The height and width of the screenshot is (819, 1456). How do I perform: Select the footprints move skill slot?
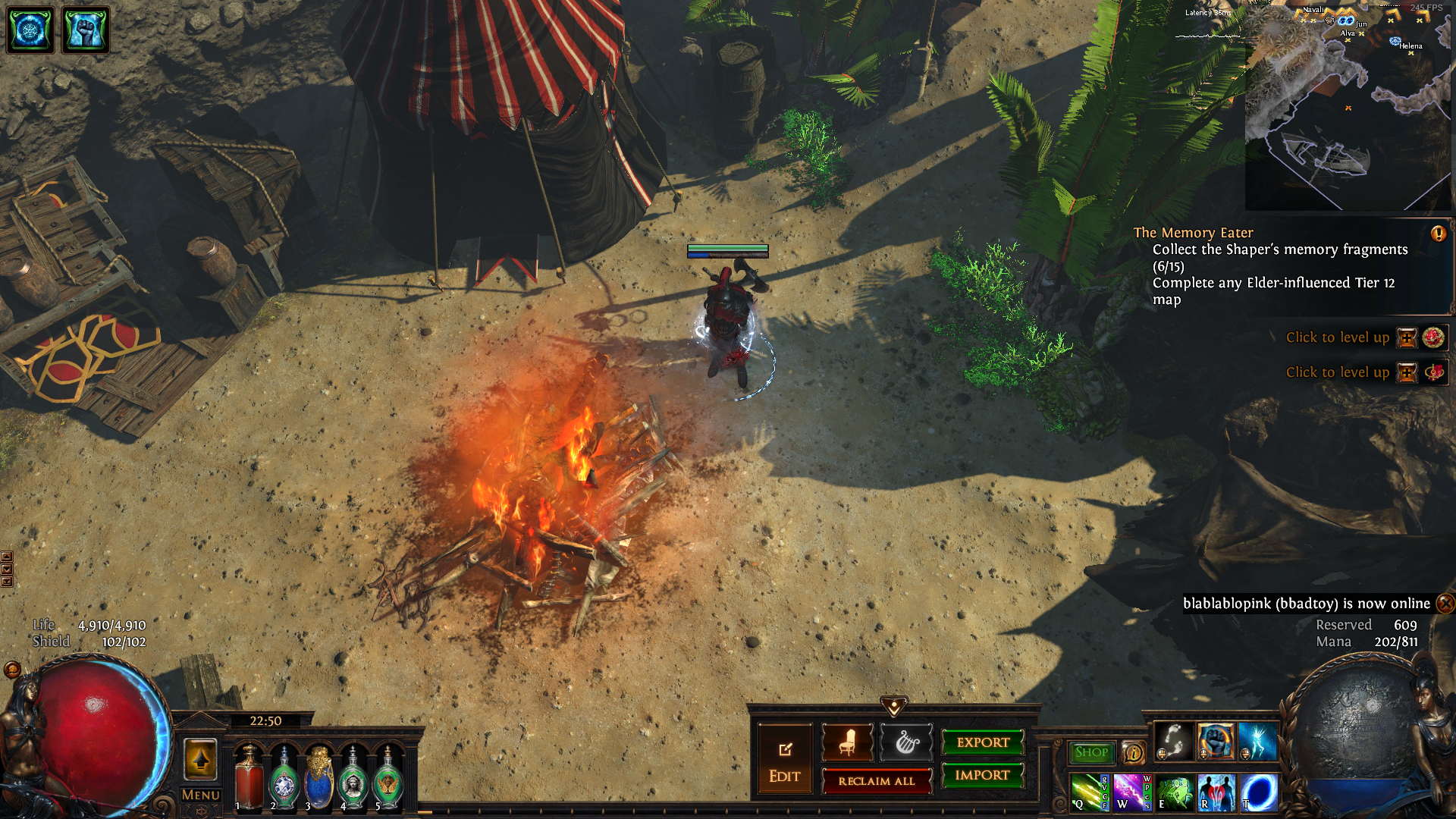pyautogui.click(x=1173, y=741)
